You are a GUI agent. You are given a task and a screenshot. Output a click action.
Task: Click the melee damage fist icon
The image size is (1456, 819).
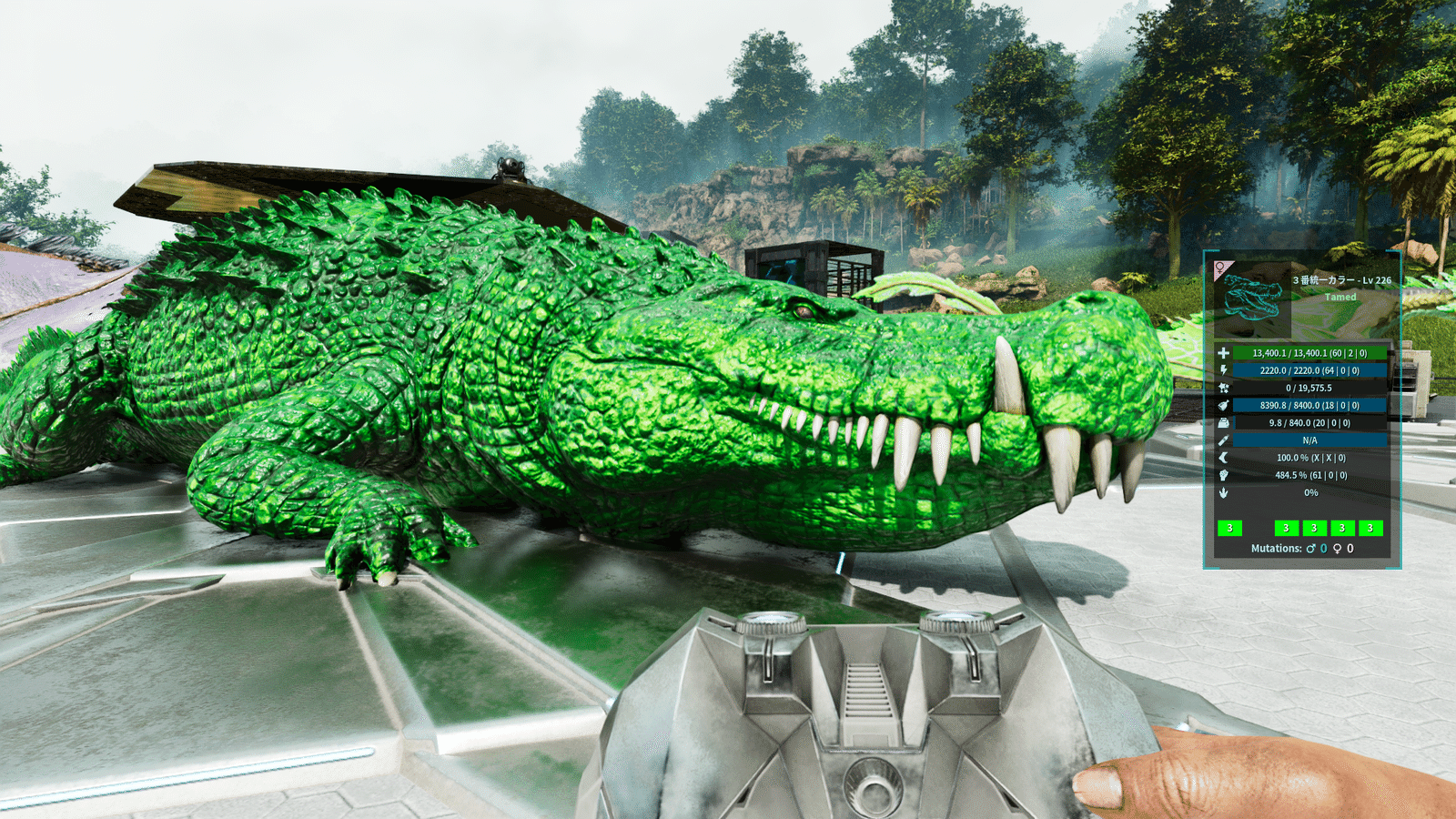click(1223, 475)
